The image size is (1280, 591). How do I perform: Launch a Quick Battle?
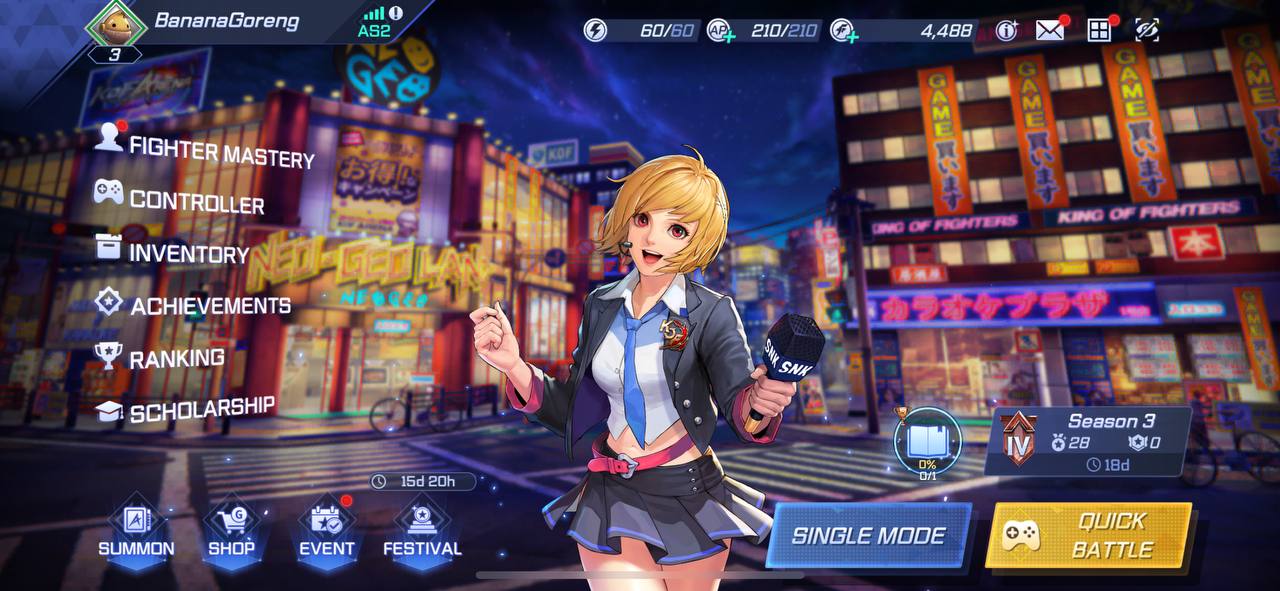(1089, 535)
